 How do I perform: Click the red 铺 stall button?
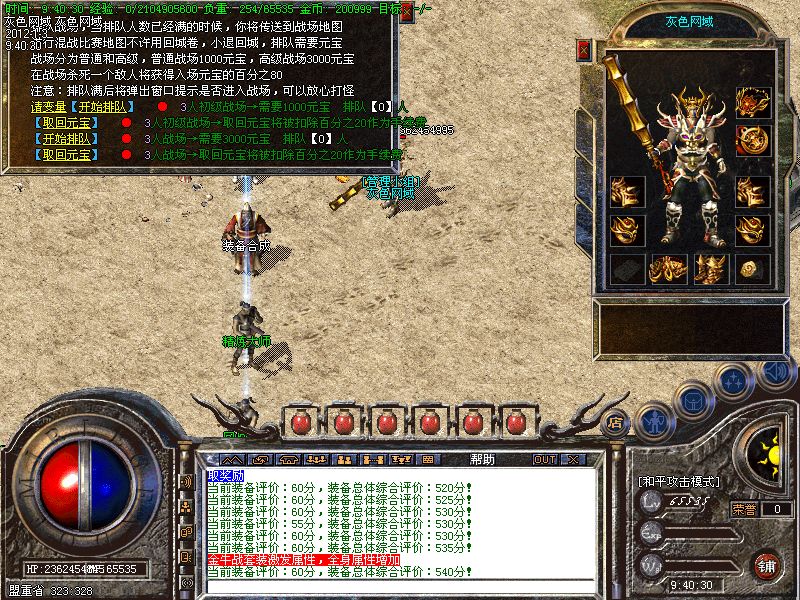[768, 565]
